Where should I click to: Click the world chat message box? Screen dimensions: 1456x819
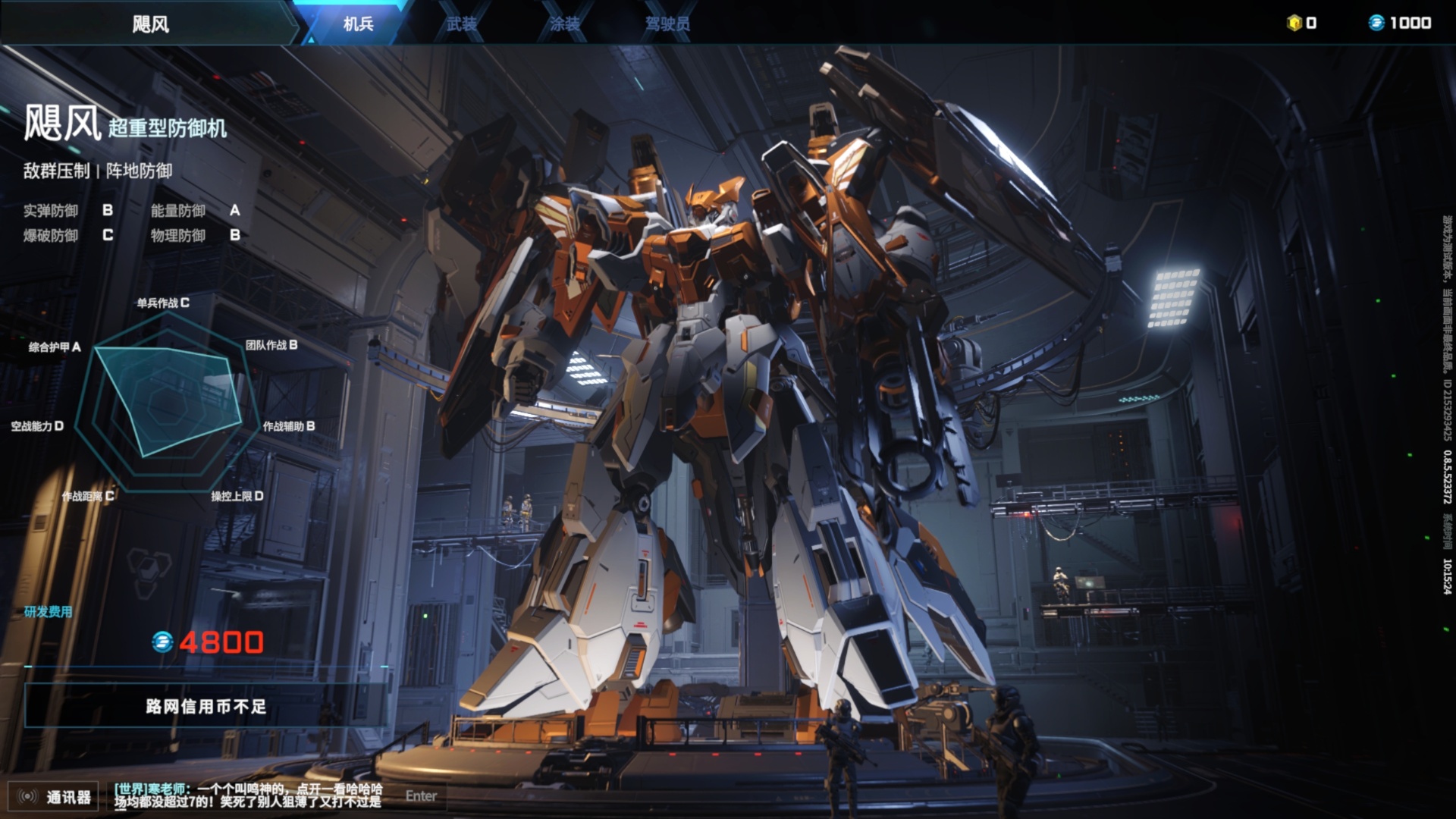(x=248, y=795)
